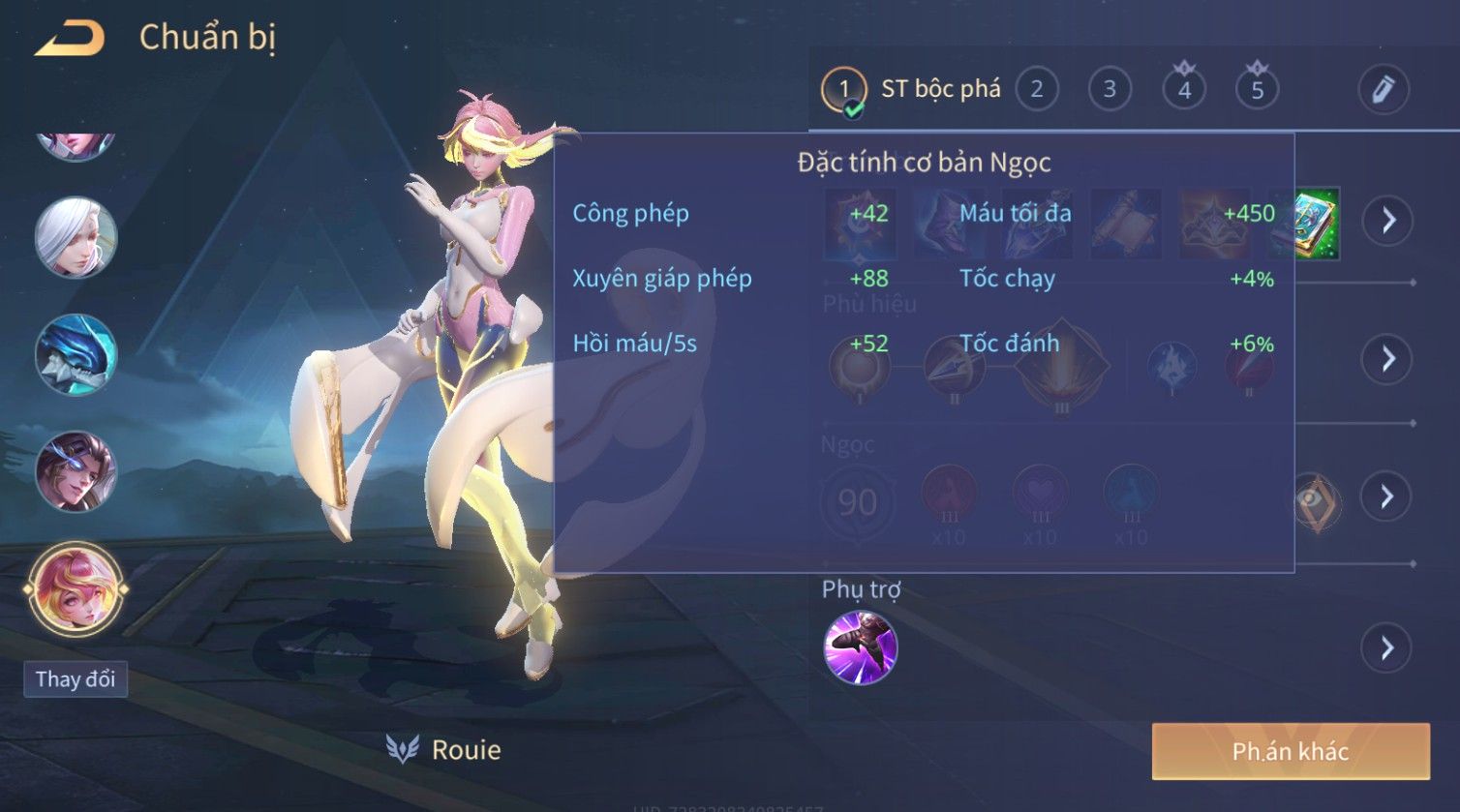
Task: Expand the Phù hiệu section arrow
Action: click(1387, 359)
